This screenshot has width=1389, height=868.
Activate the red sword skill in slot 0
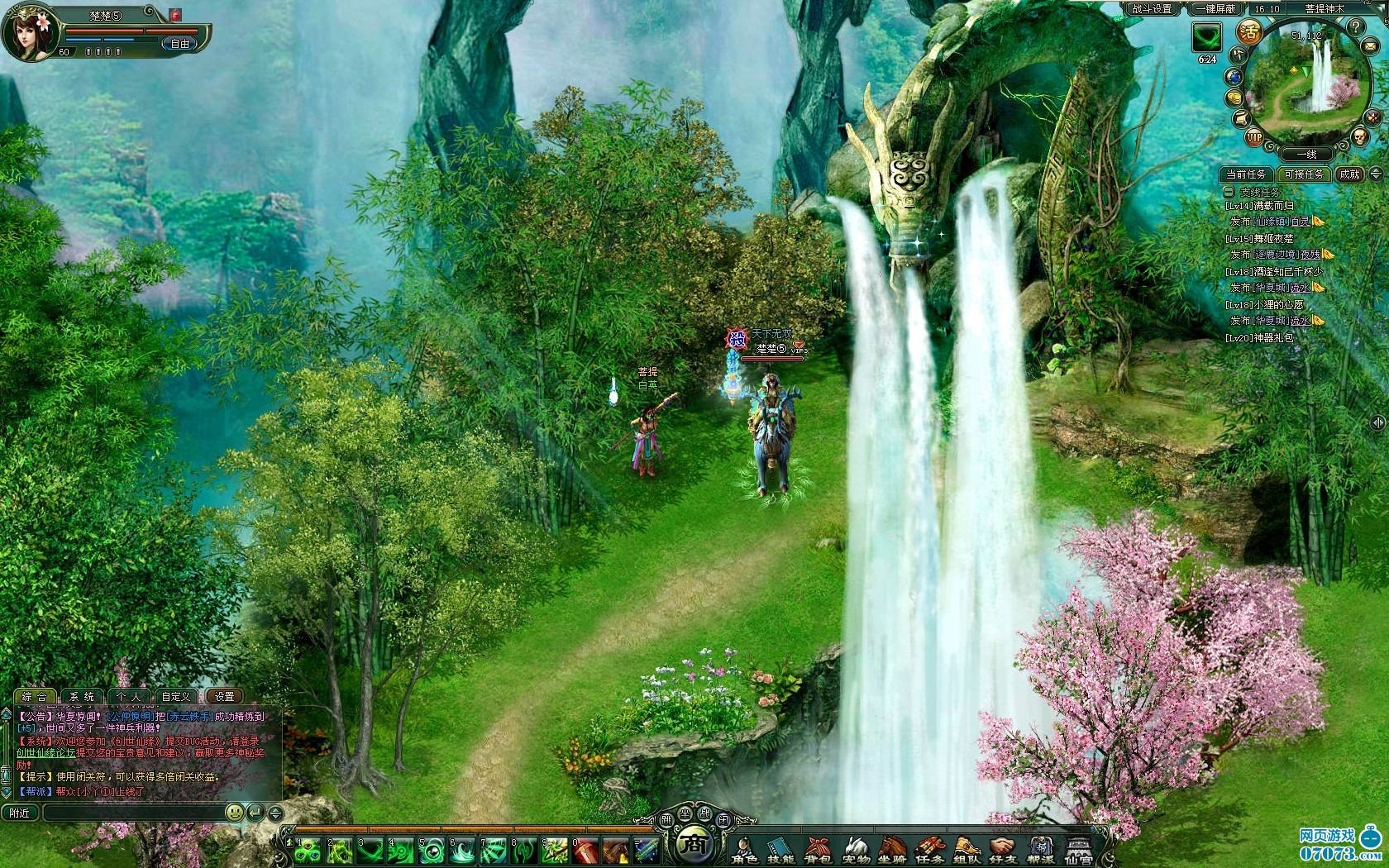(x=585, y=849)
